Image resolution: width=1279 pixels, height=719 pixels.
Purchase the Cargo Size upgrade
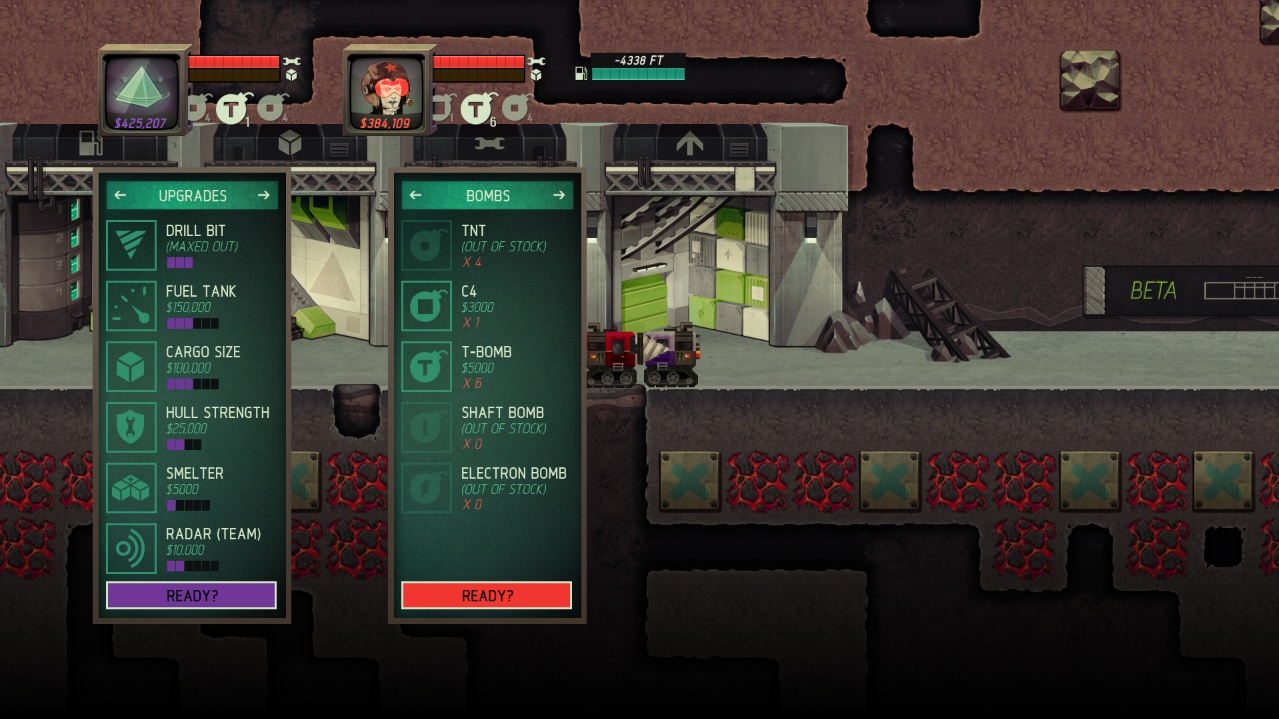[x=190, y=367]
